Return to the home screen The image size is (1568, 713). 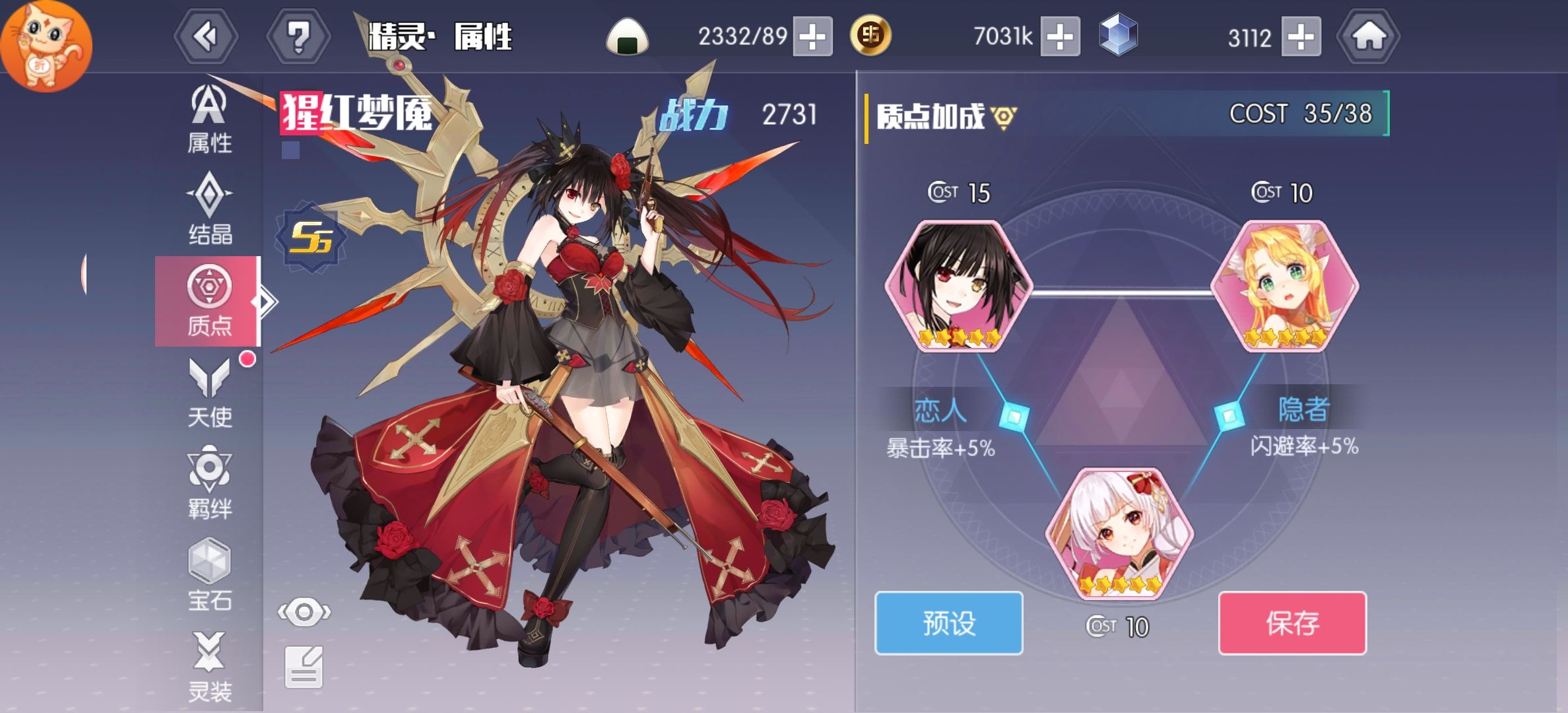coord(1369,36)
